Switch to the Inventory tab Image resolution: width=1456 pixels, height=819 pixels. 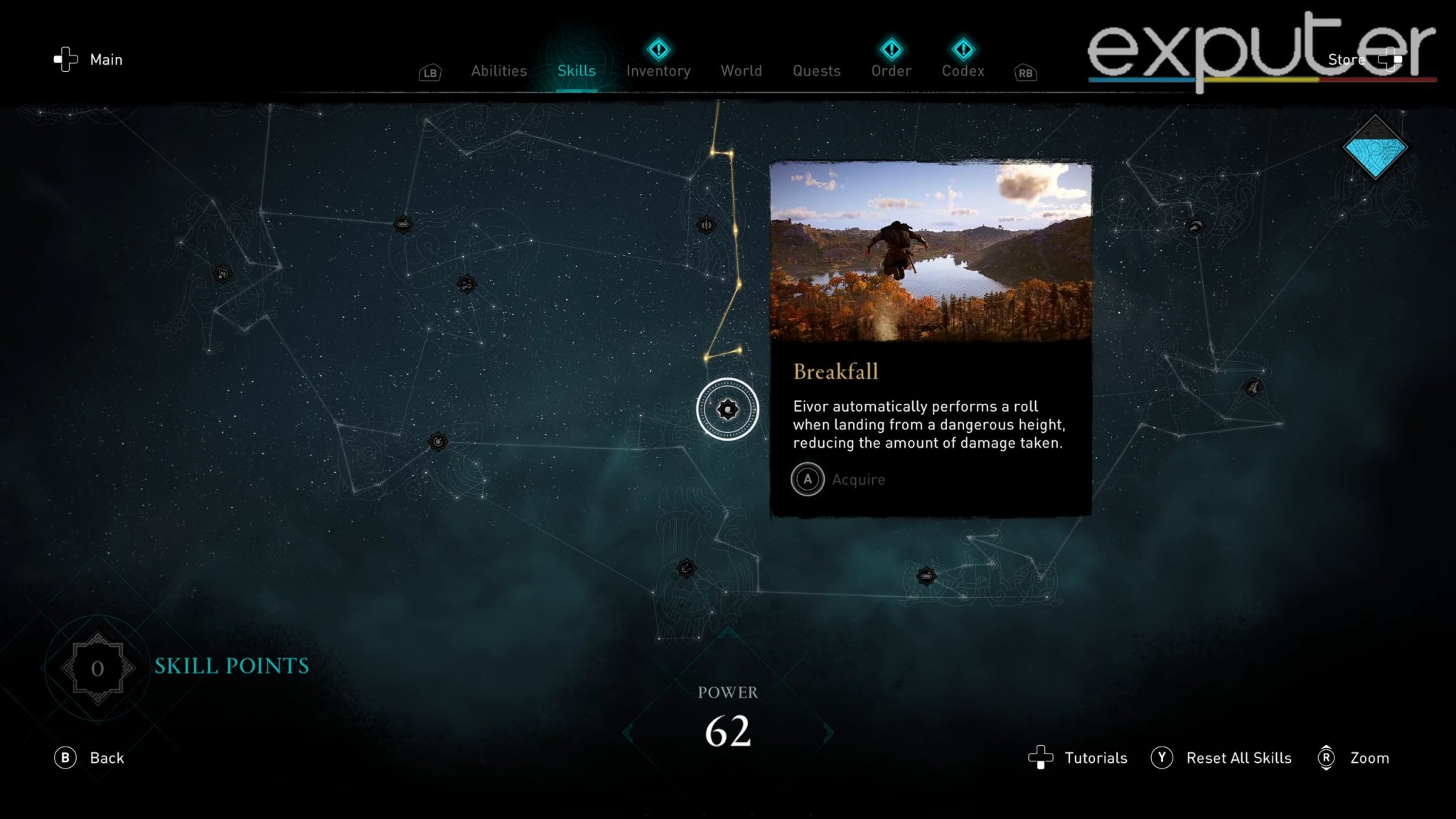658,70
